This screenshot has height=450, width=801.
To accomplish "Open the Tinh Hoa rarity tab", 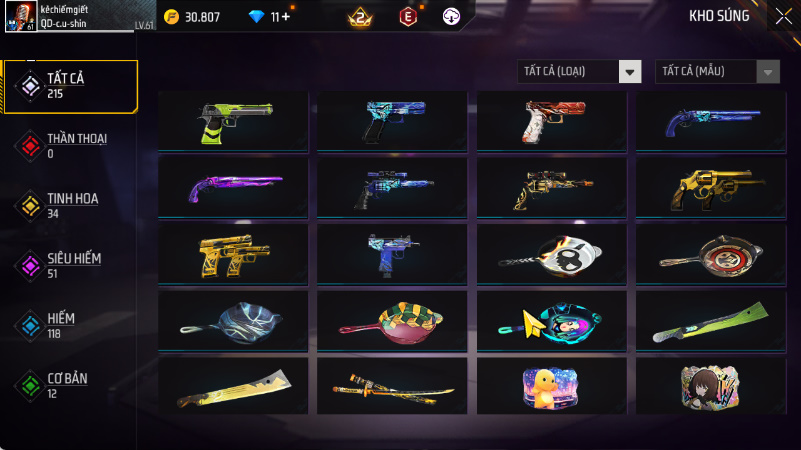I will click(x=70, y=205).
